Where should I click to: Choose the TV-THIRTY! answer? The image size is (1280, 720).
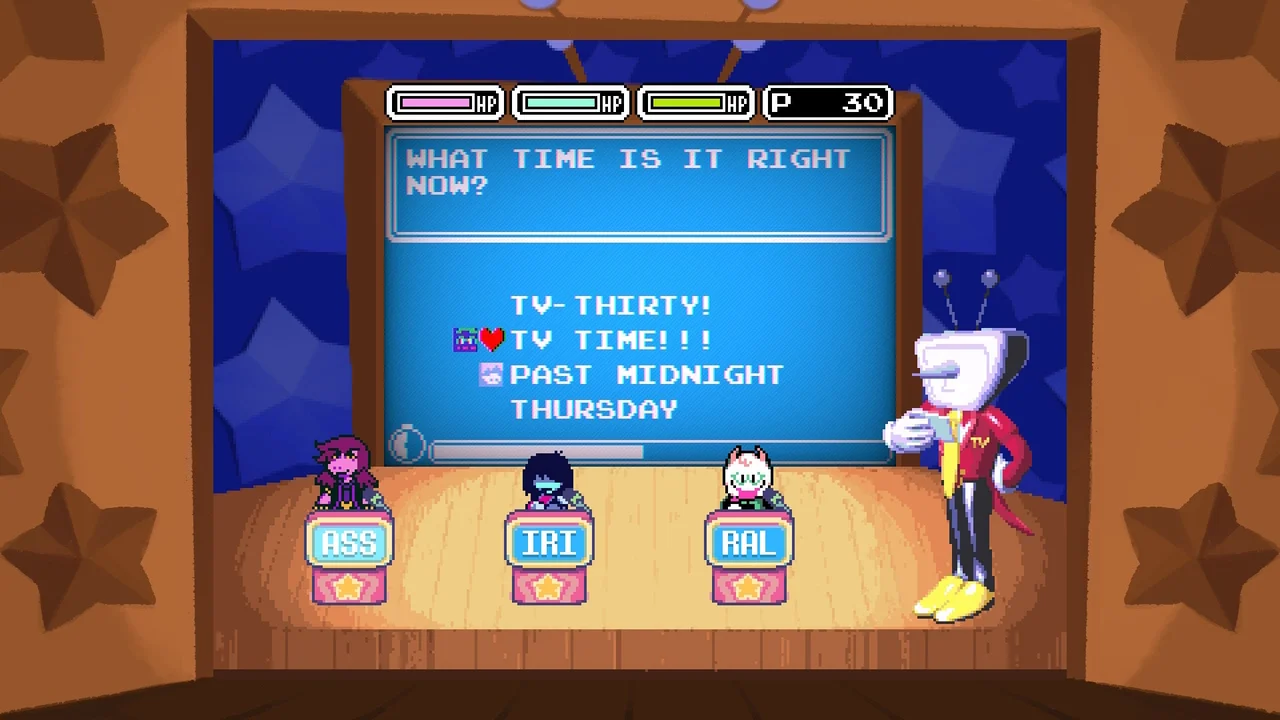(610, 306)
